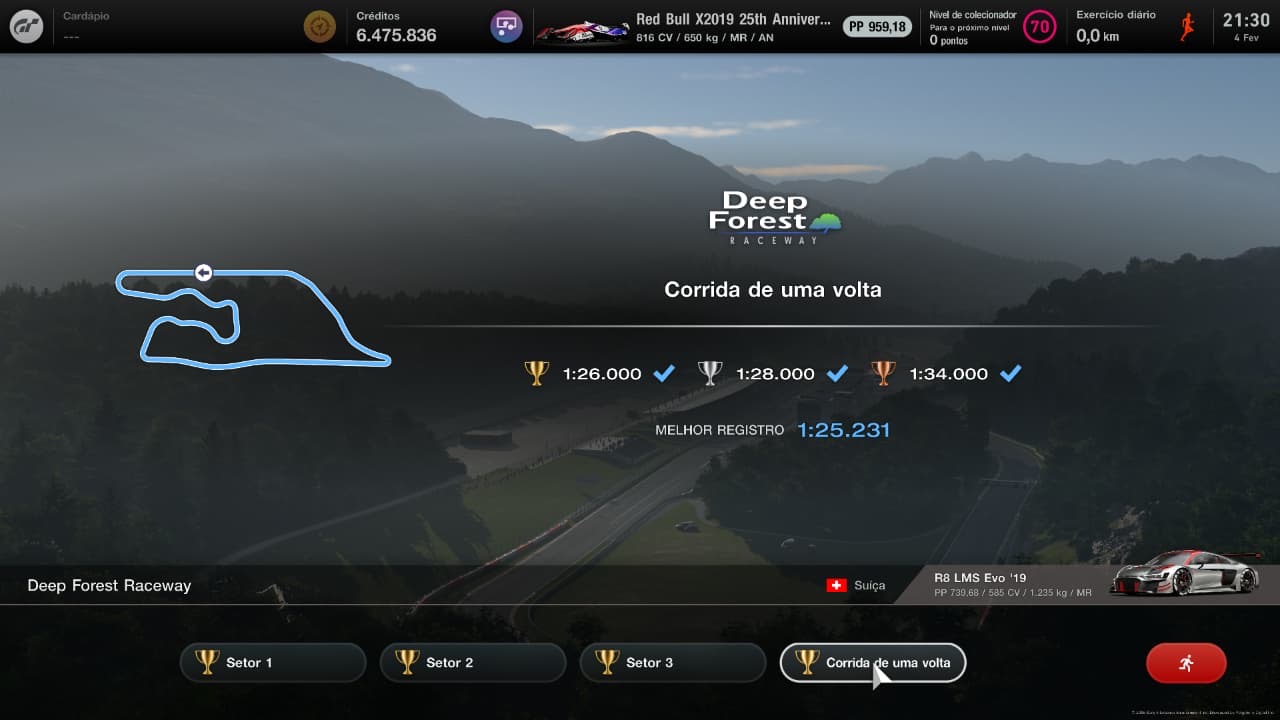Click the collector level 70 badge
Viewport: 1280px width, 720px height.
point(1040,27)
